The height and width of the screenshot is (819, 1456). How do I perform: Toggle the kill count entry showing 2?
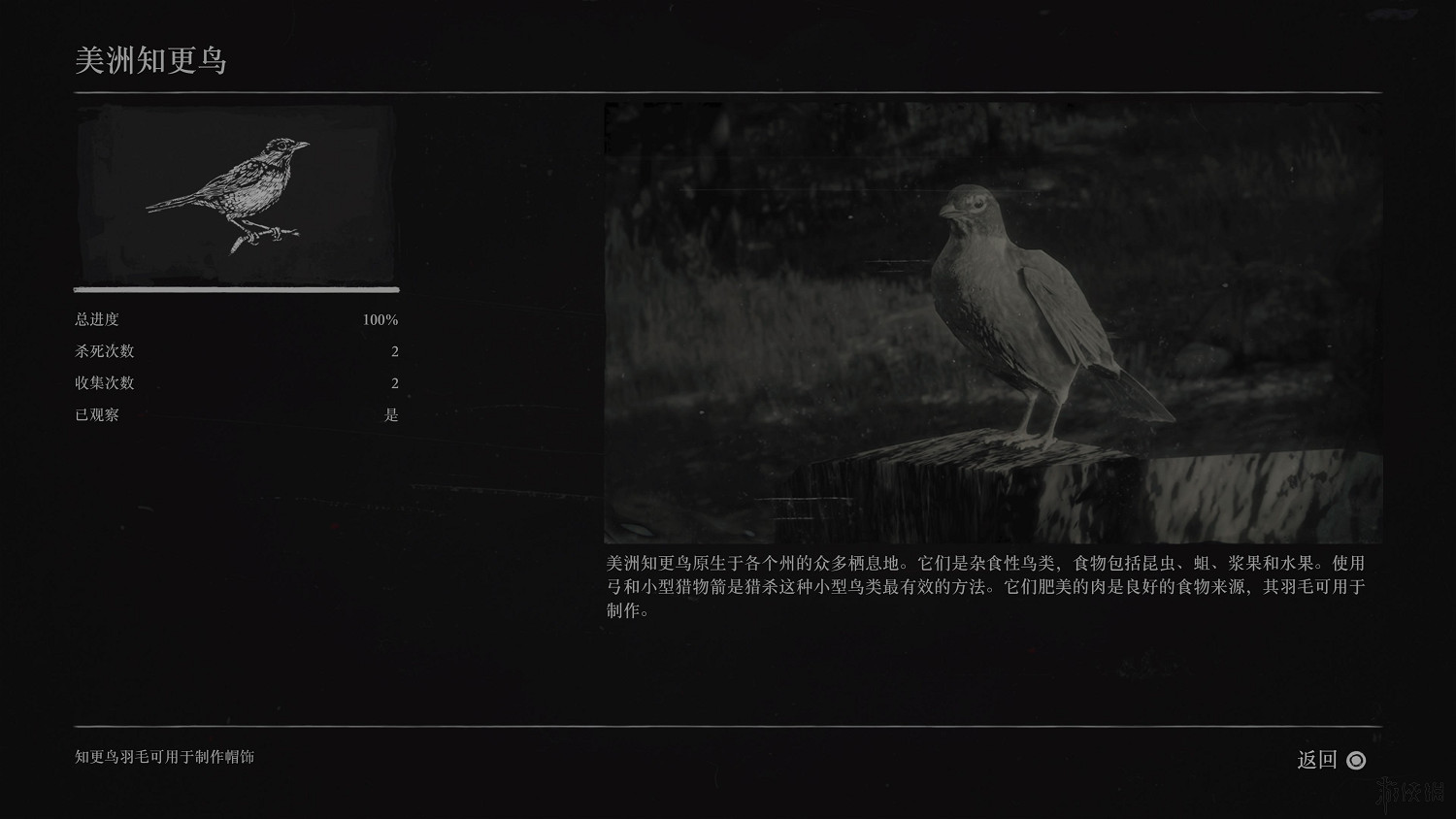click(394, 351)
